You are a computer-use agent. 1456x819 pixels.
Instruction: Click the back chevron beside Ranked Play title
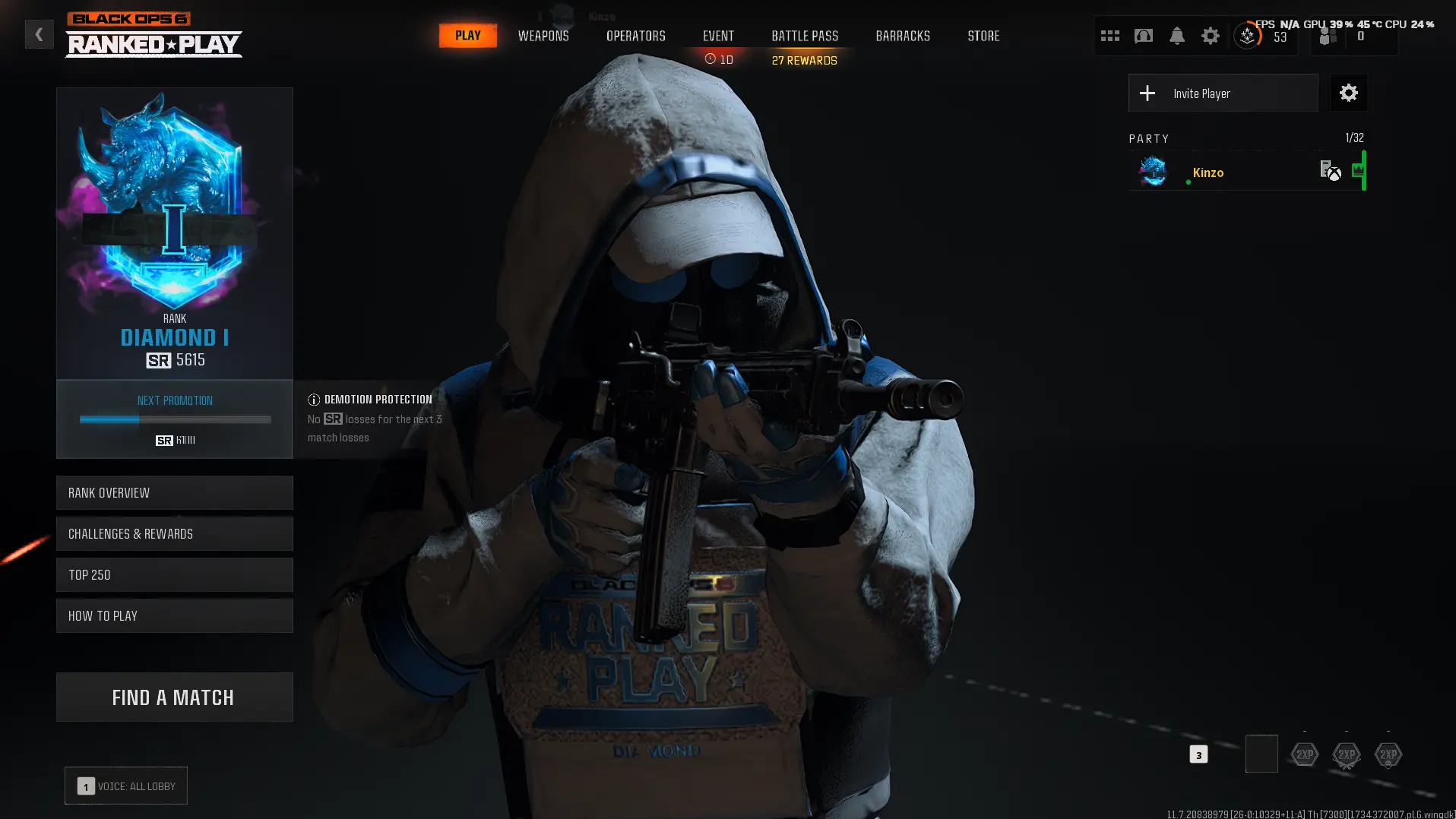pyautogui.click(x=39, y=33)
